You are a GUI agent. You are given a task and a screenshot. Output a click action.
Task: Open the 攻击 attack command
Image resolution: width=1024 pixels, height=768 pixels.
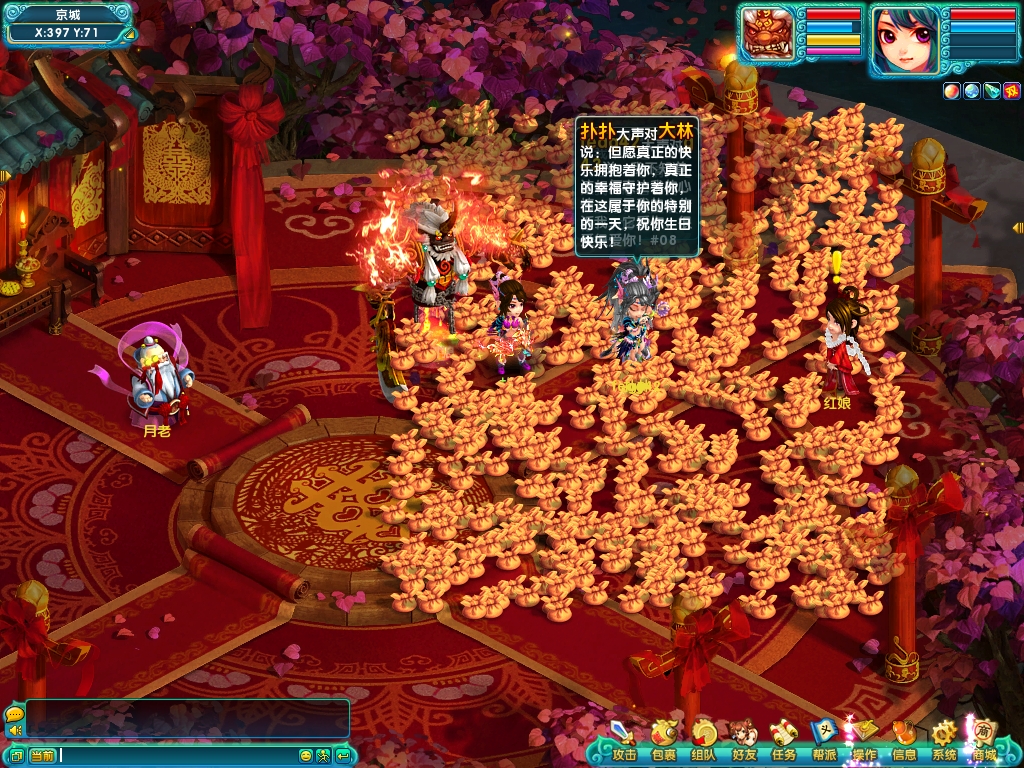tap(624, 741)
